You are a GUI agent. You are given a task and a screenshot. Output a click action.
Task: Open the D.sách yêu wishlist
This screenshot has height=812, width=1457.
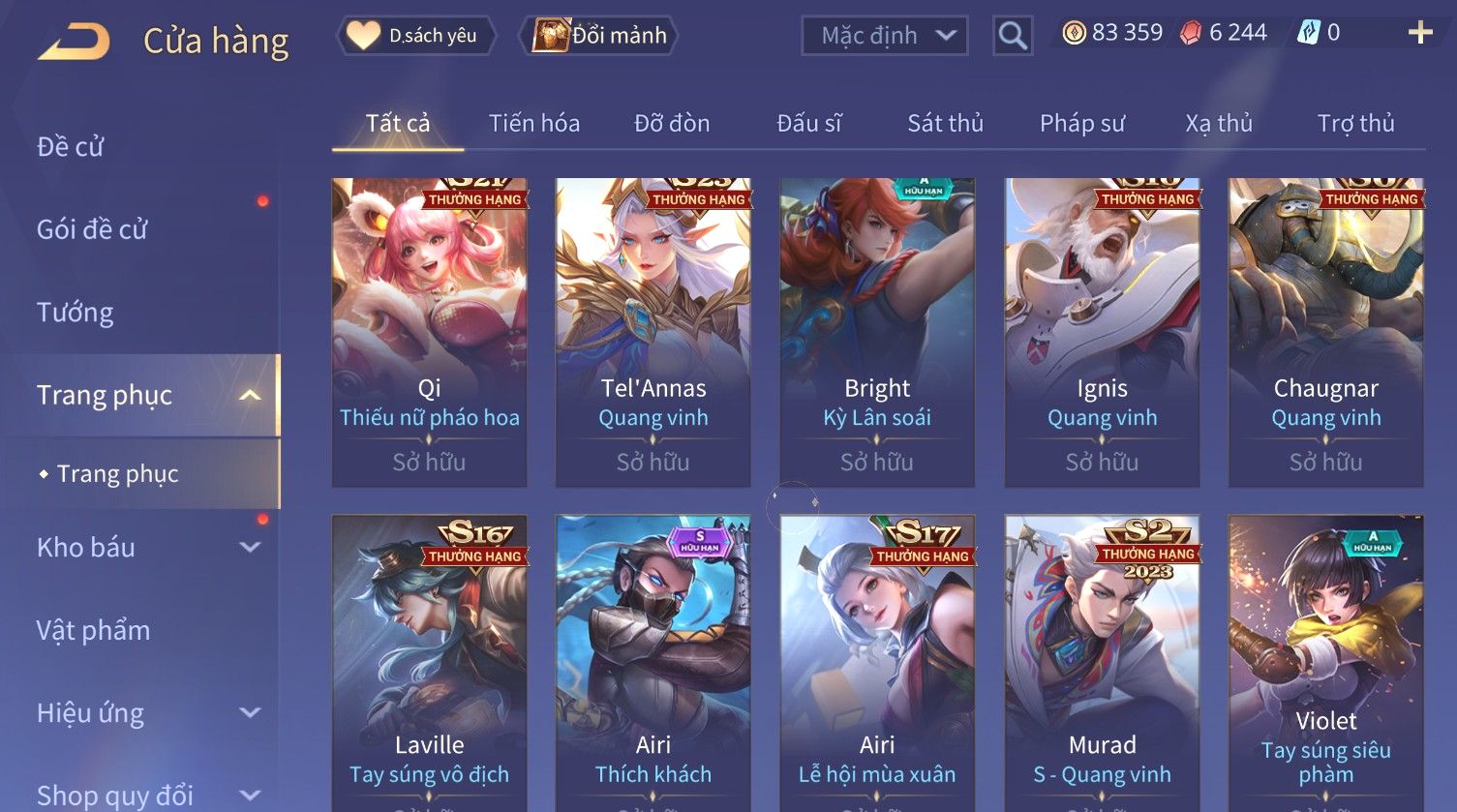point(417,36)
